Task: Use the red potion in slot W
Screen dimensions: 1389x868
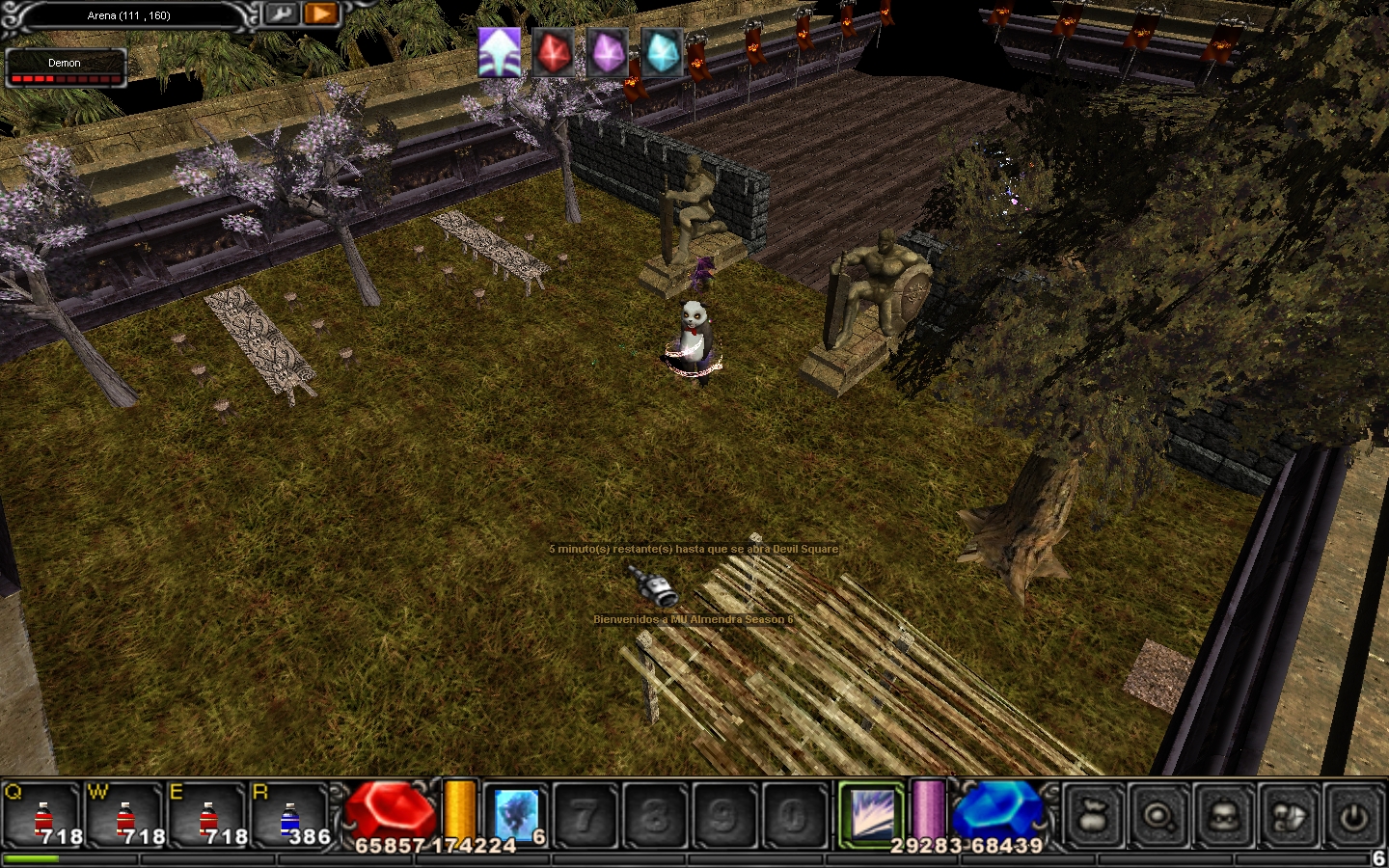Action: point(126,818)
